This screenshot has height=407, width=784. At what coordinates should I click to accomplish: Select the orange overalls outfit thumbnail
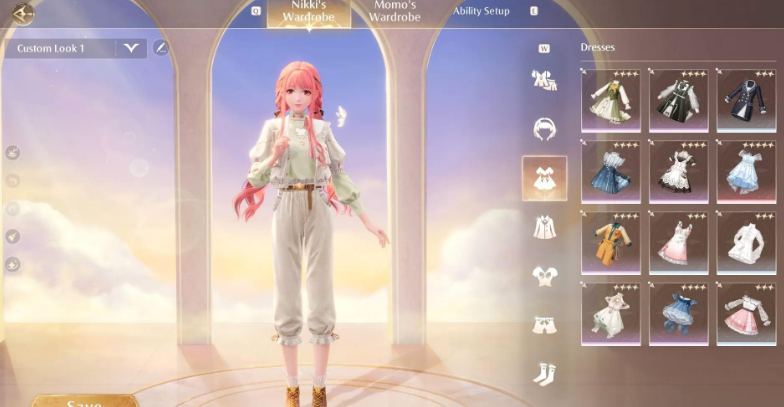(x=610, y=243)
